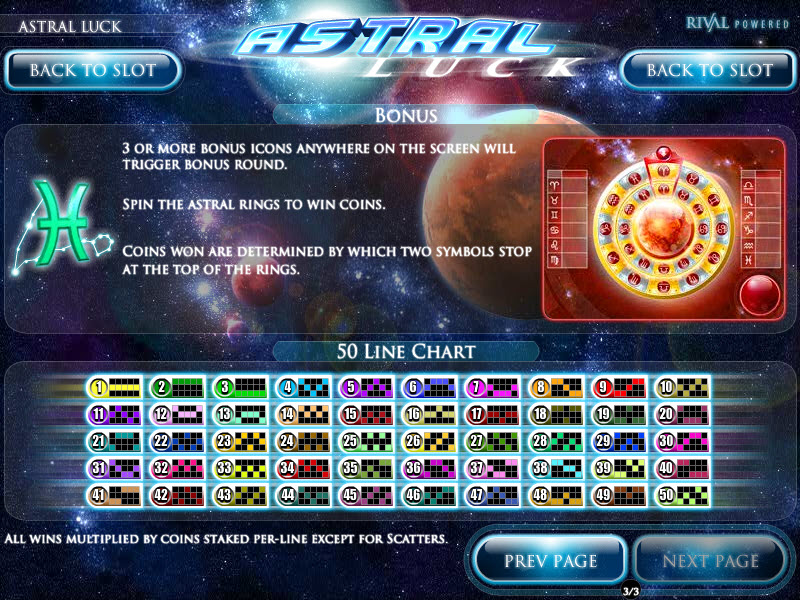Click Back to Slot under the Rival Powered logo

(x=709, y=70)
